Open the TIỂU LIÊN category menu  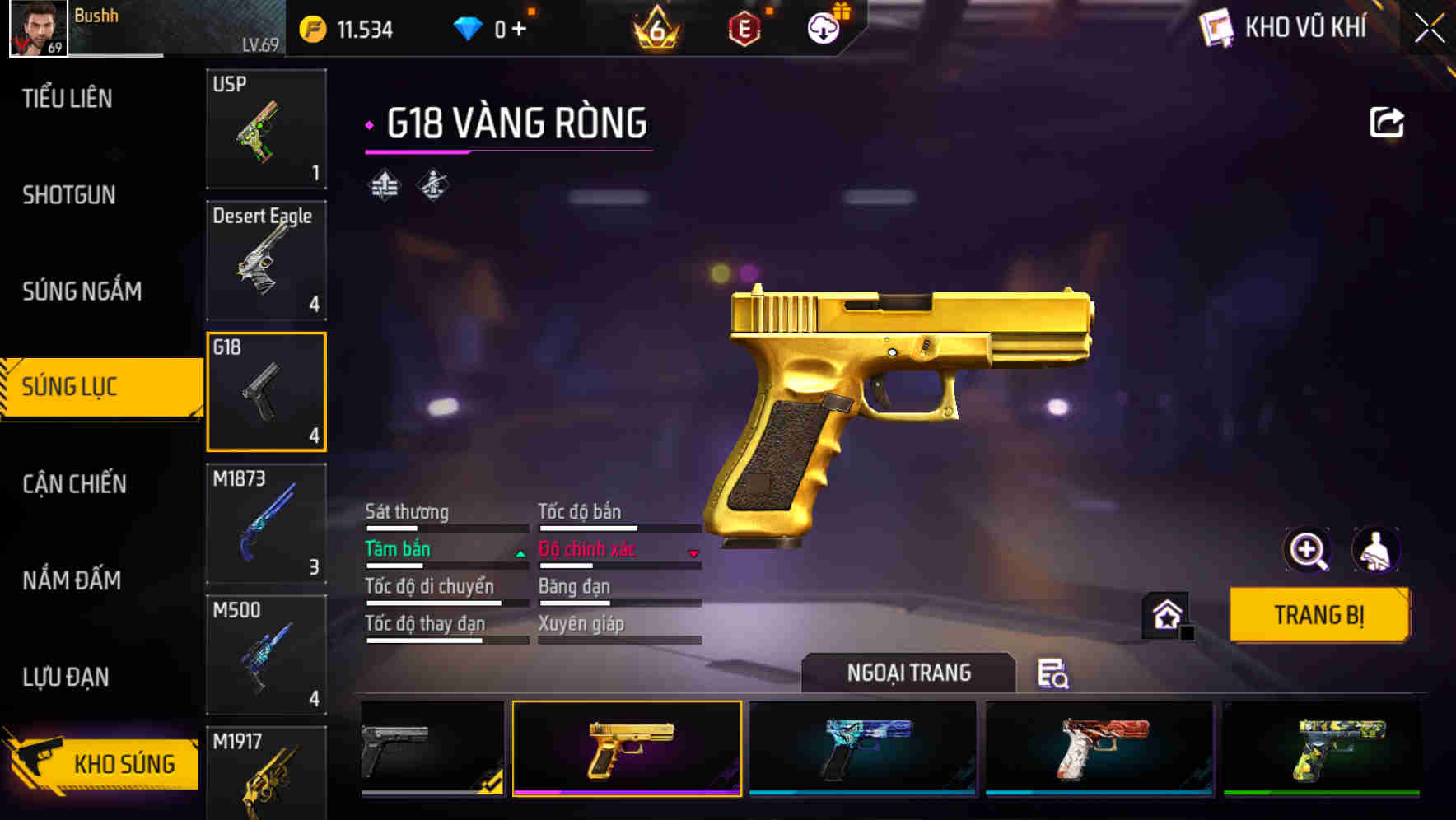tap(68, 98)
